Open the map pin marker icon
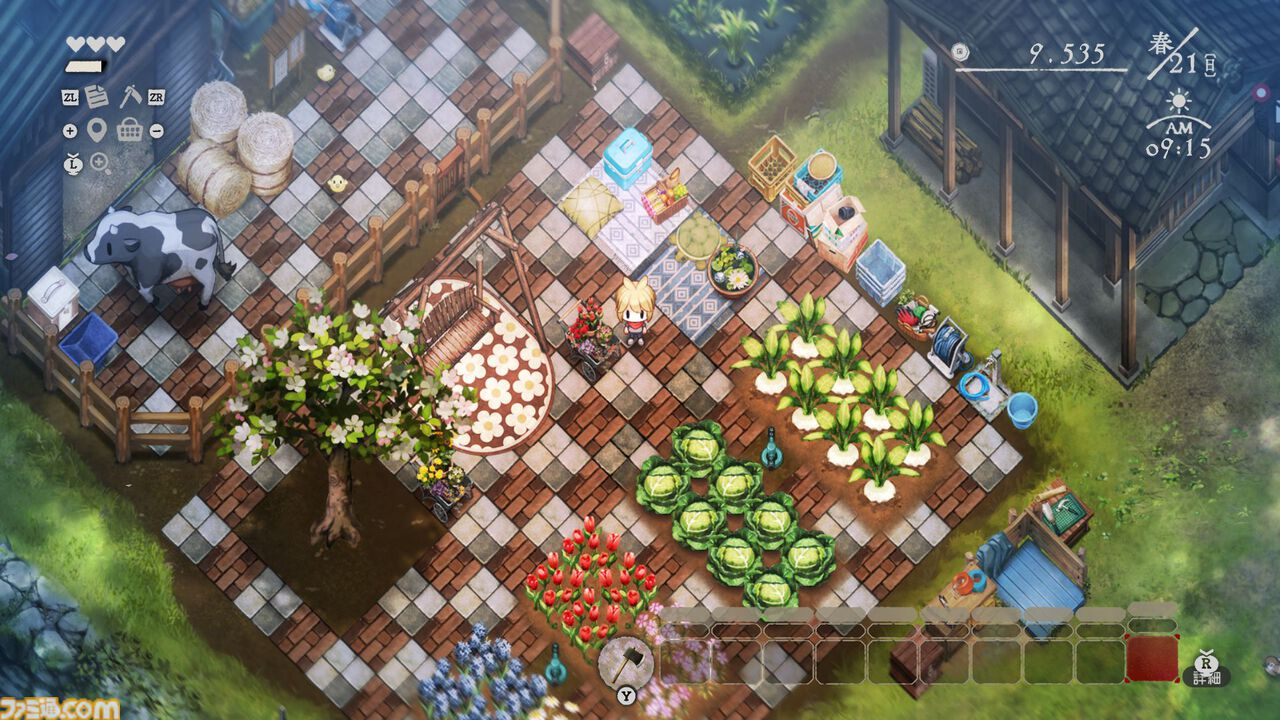 97,130
